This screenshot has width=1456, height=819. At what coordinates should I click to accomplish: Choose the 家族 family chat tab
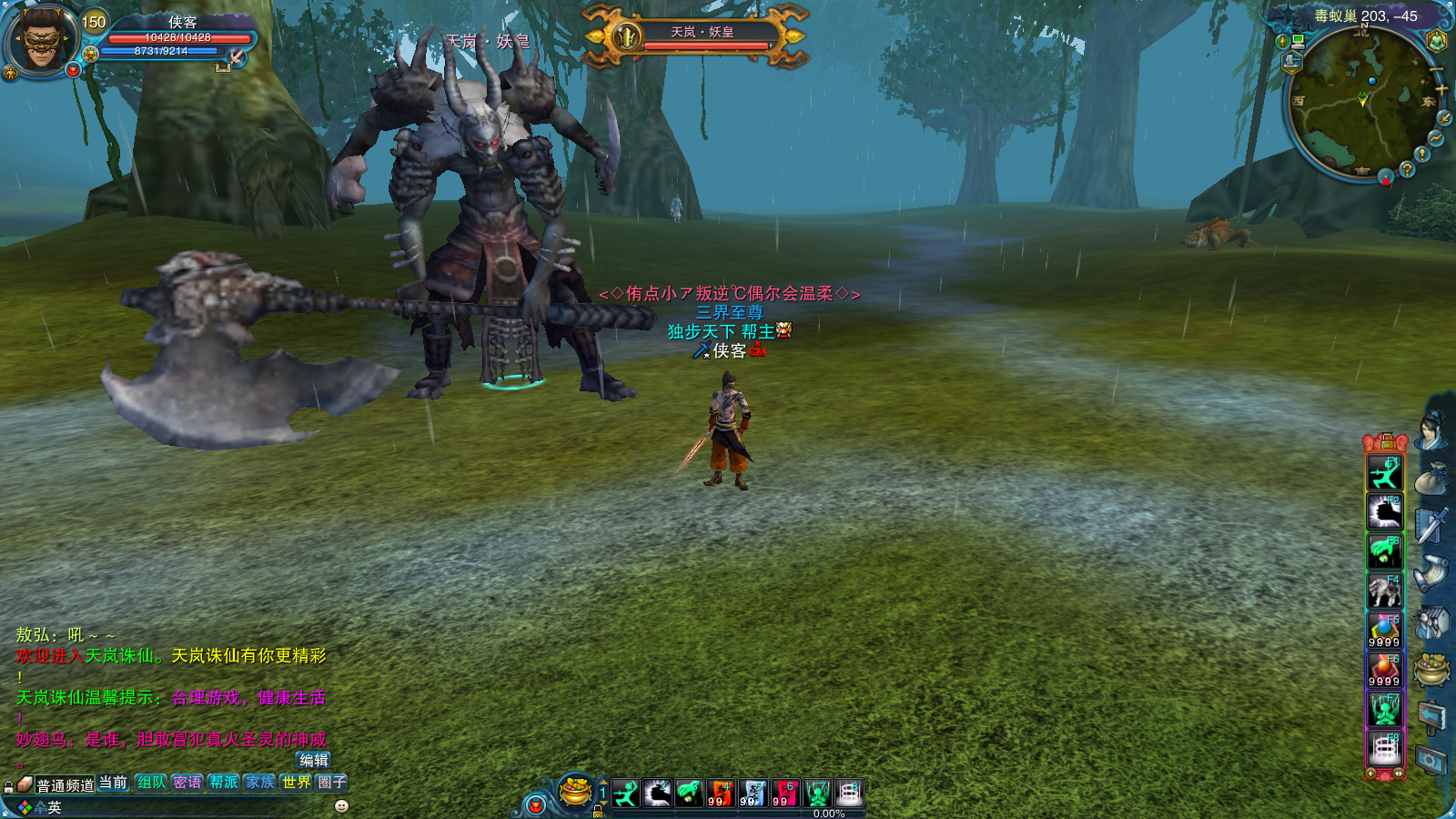click(259, 783)
